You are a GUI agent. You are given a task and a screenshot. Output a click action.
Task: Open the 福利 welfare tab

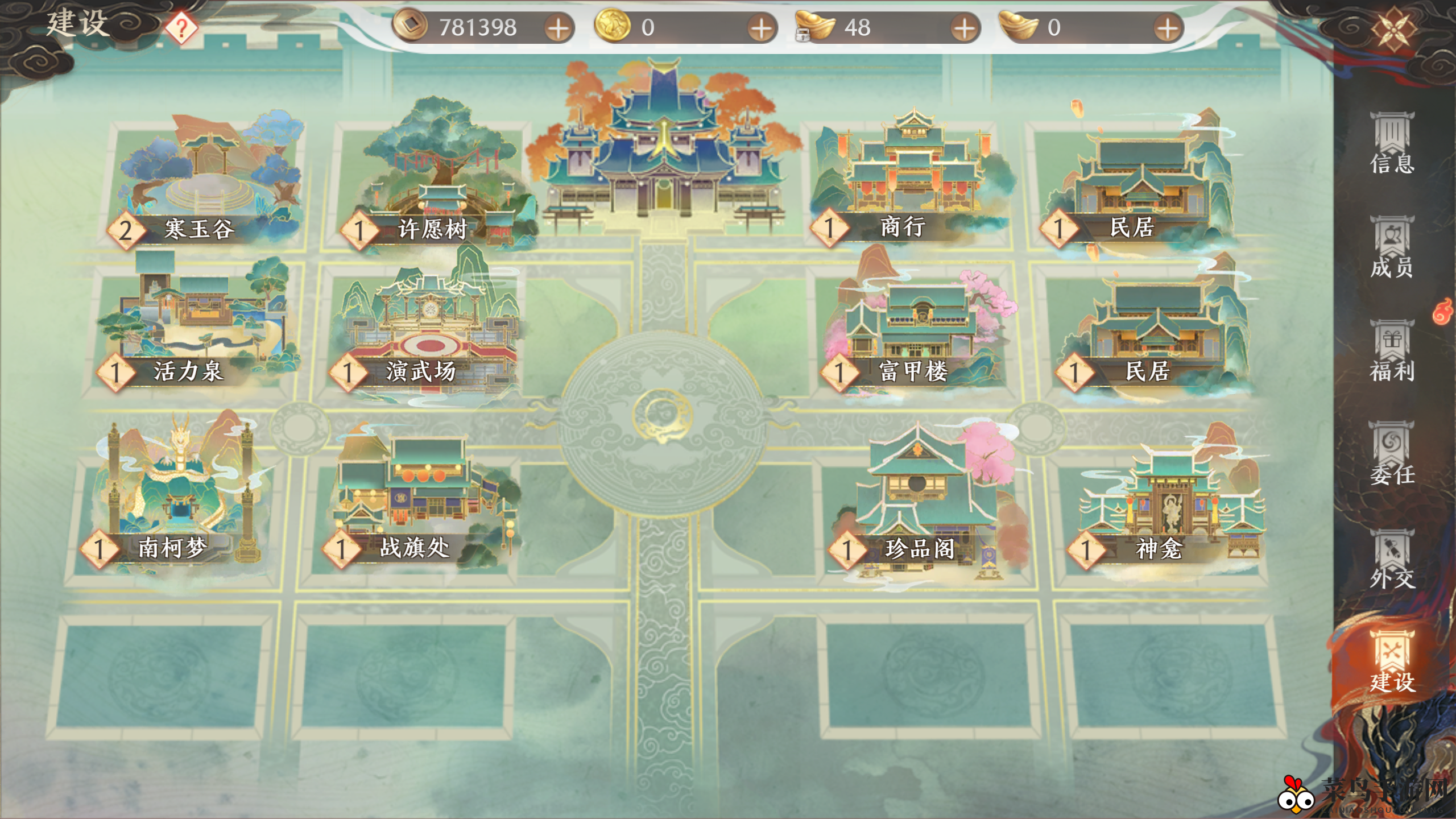[x=1391, y=351]
